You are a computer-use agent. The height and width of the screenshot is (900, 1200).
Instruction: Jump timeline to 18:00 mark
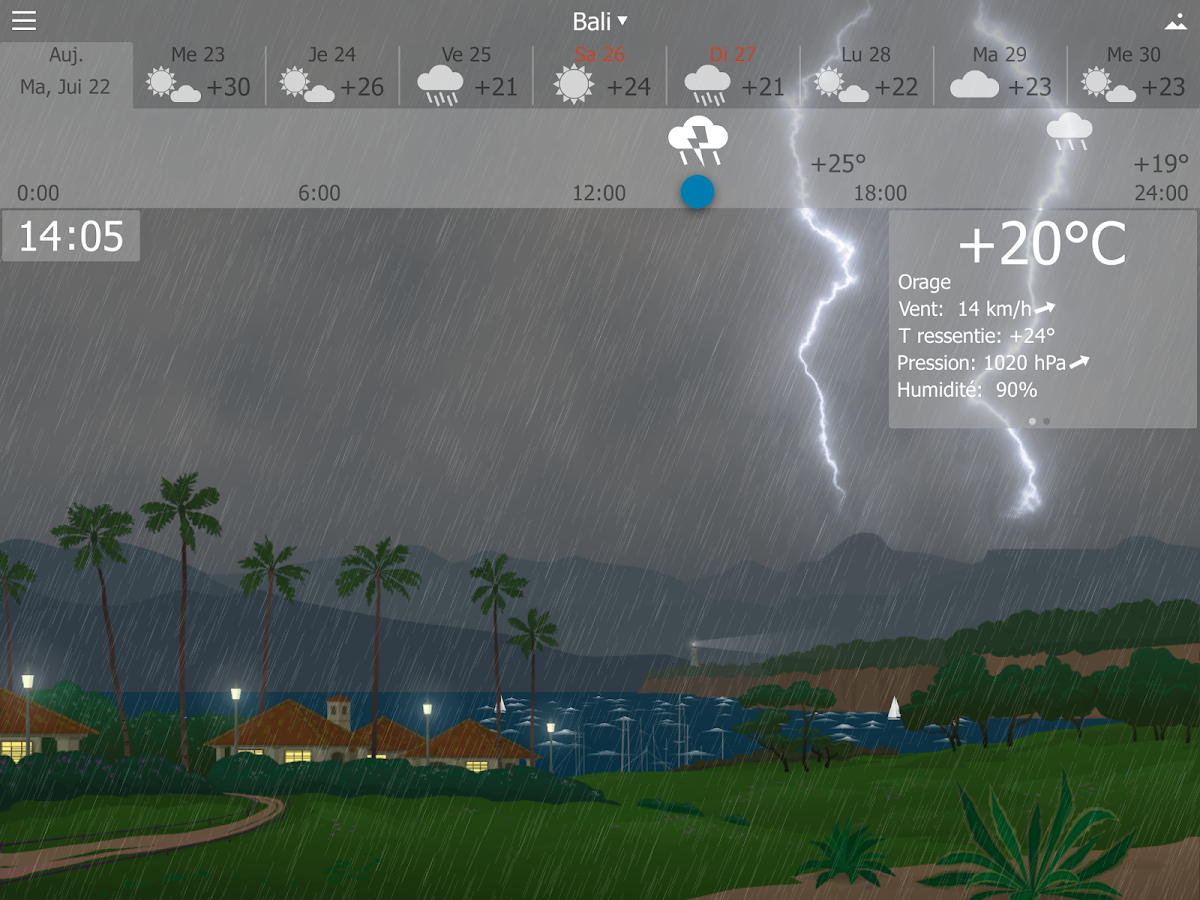(x=880, y=193)
